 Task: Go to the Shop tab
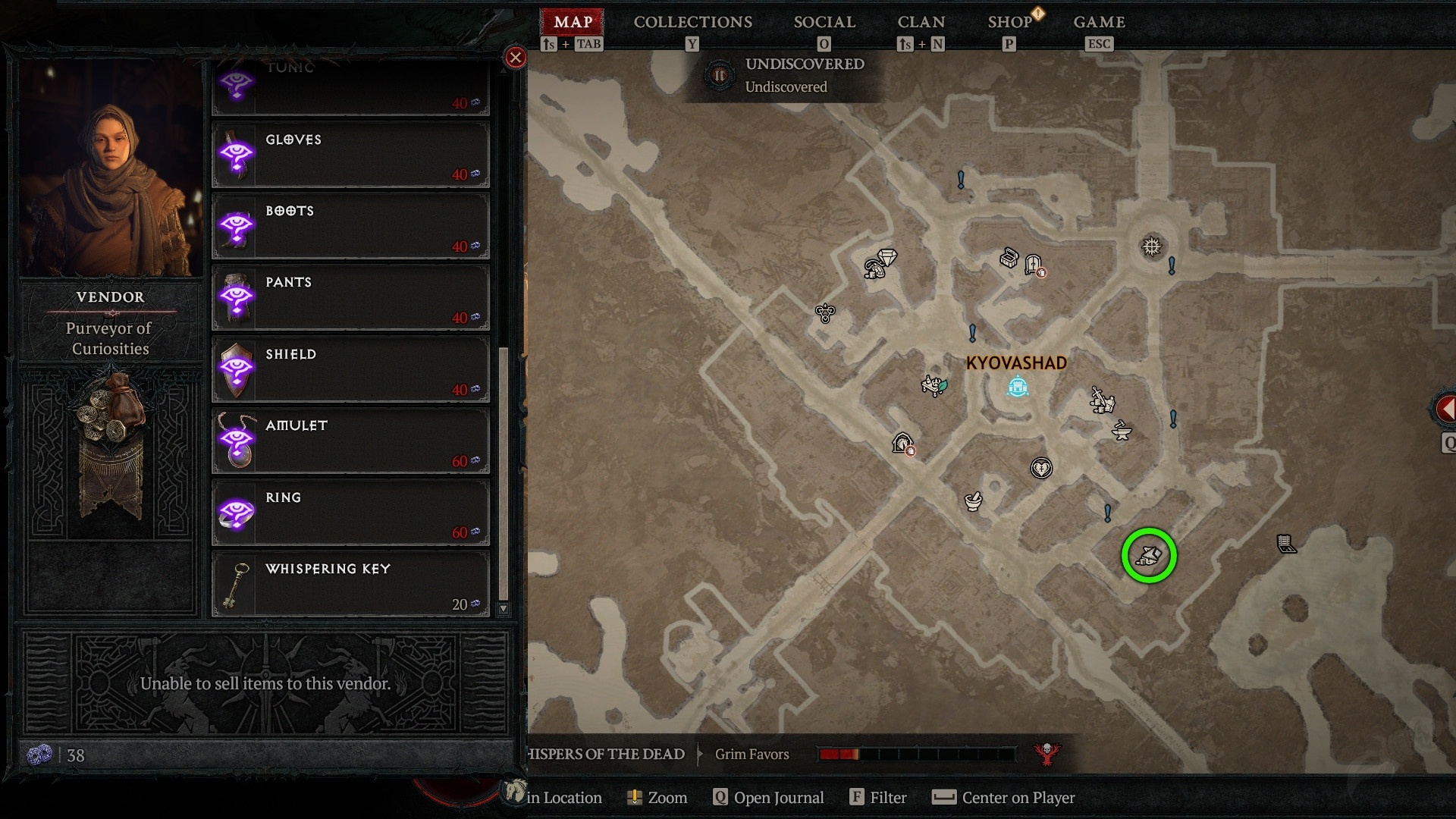pyautogui.click(x=1009, y=23)
